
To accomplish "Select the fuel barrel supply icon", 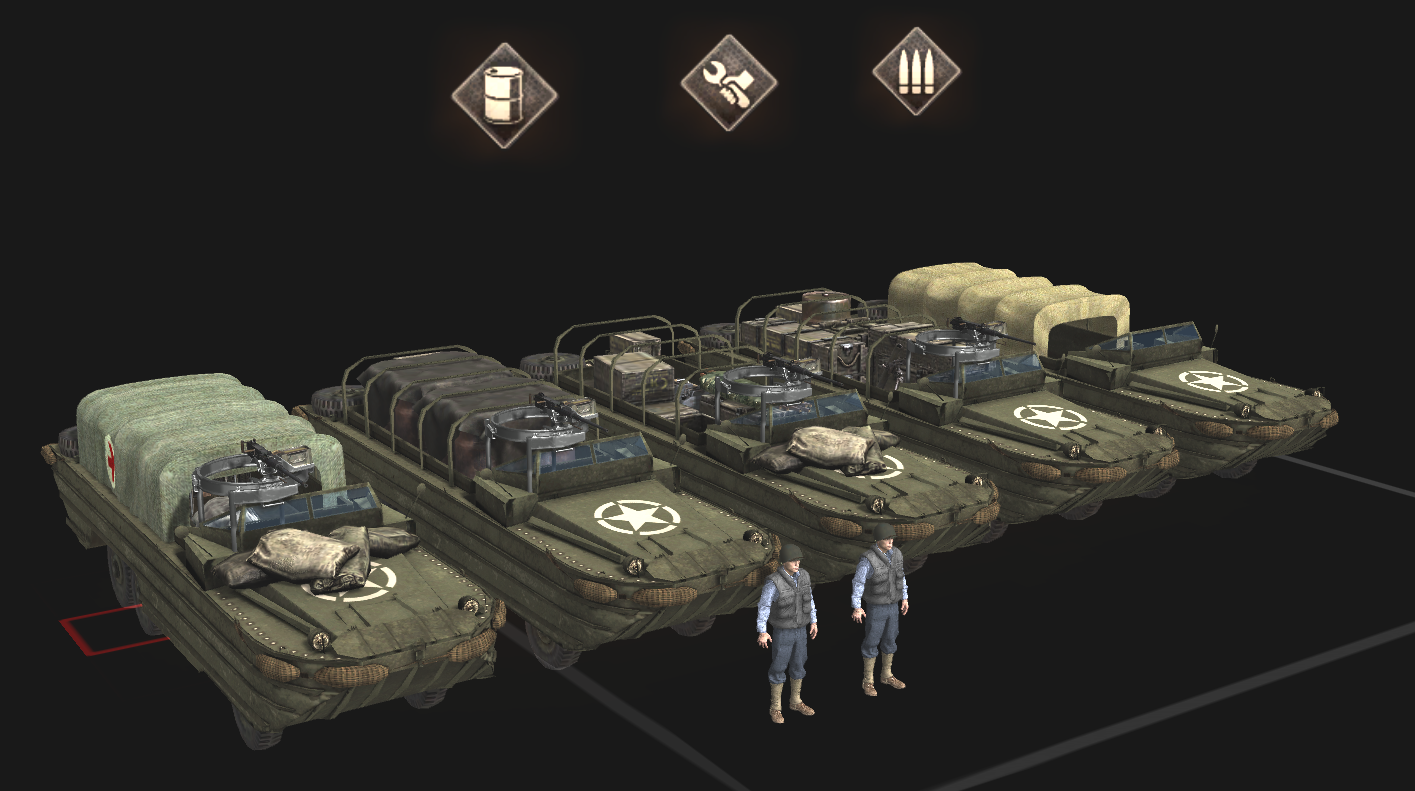I will pyautogui.click(x=504, y=95).
